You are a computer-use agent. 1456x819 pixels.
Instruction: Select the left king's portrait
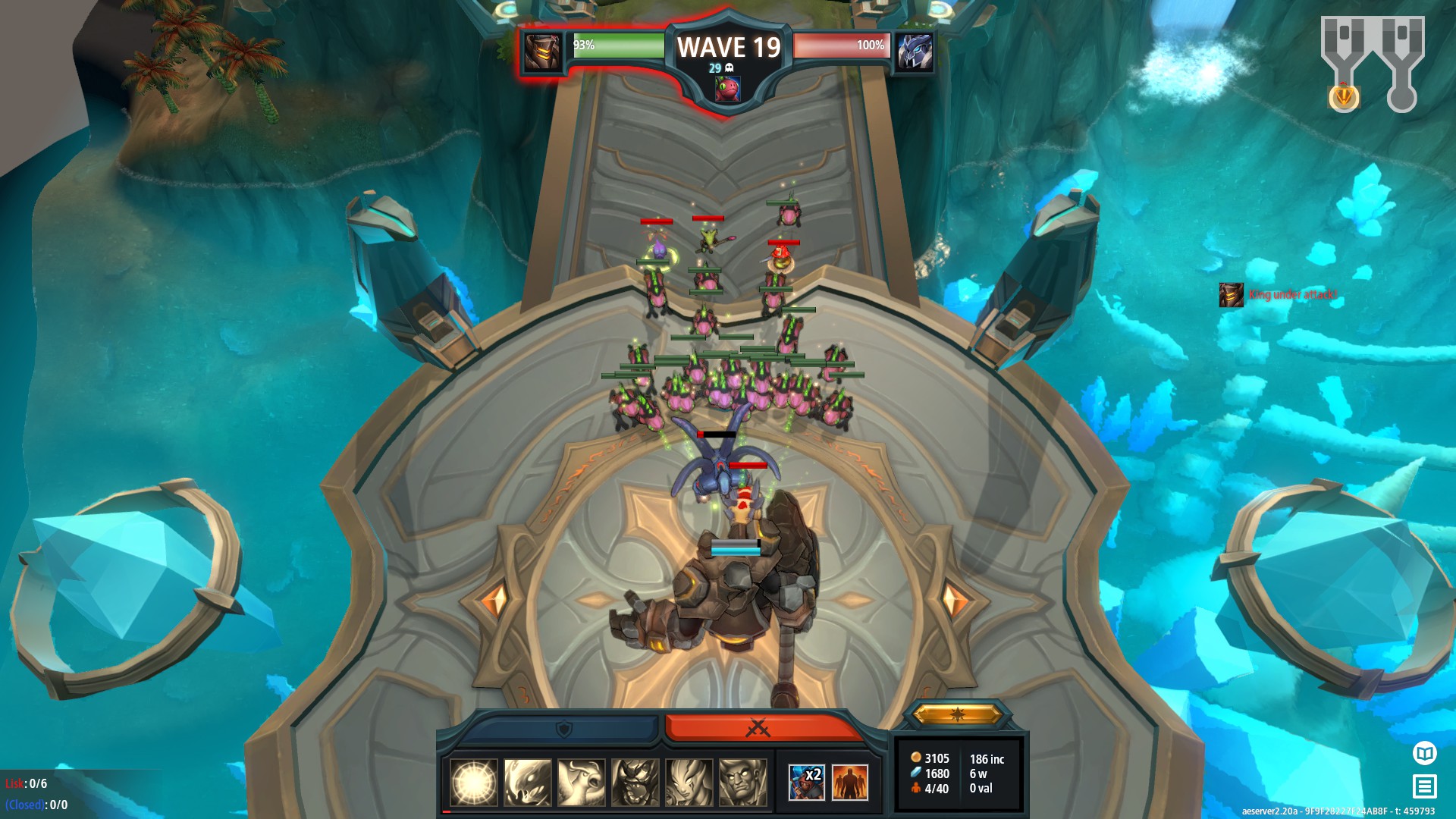(x=543, y=52)
